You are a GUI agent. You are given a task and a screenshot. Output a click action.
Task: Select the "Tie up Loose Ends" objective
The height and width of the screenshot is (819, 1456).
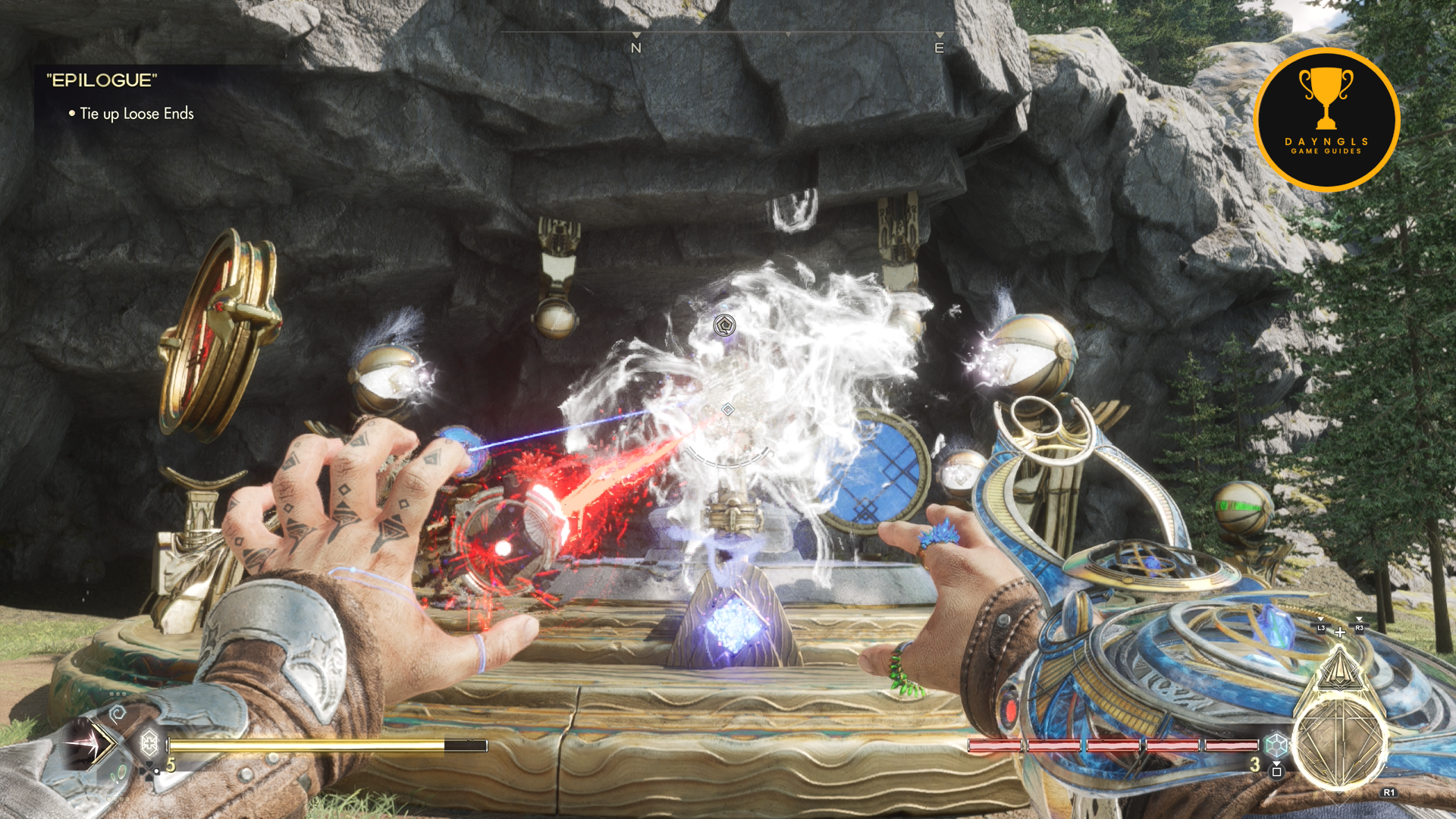[x=136, y=114]
